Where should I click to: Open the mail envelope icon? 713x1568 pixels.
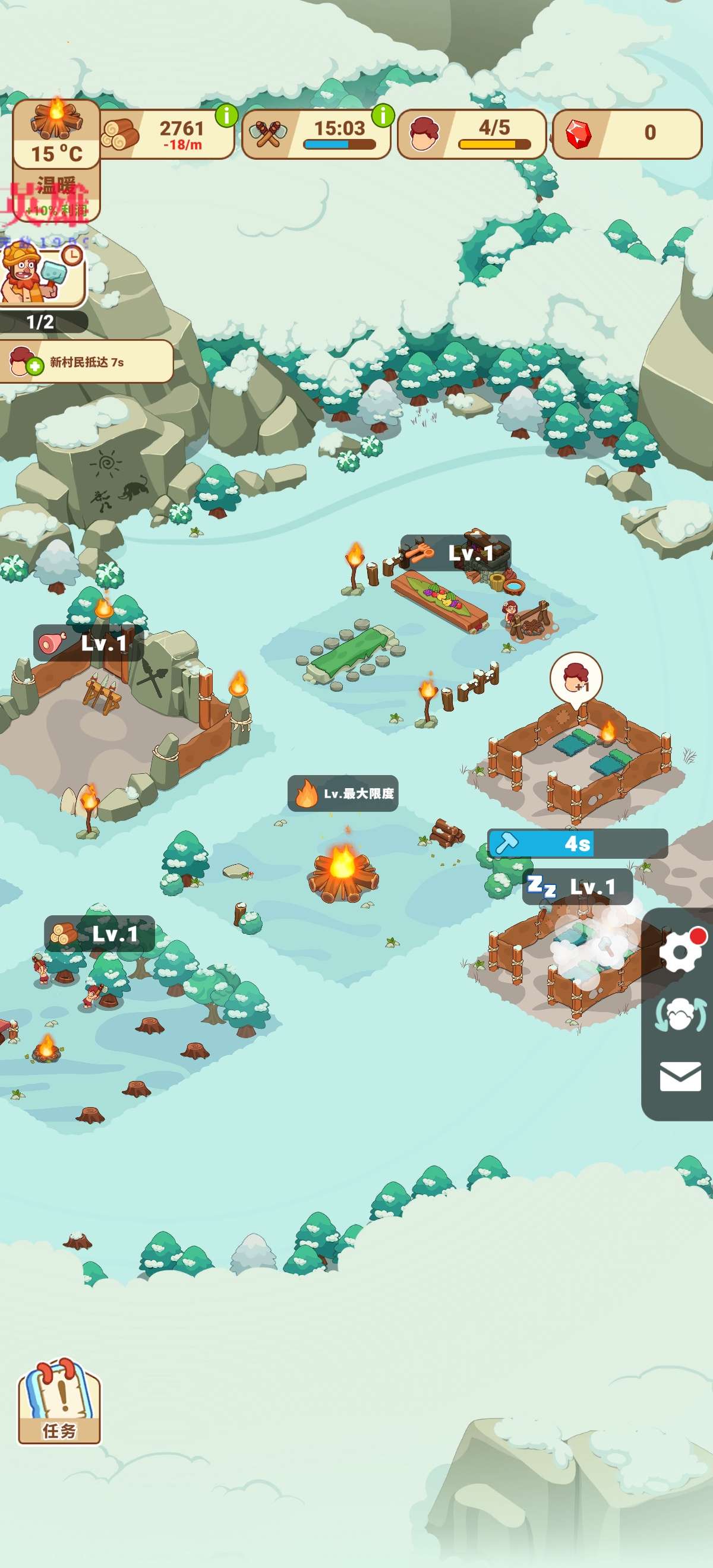click(680, 1077)
